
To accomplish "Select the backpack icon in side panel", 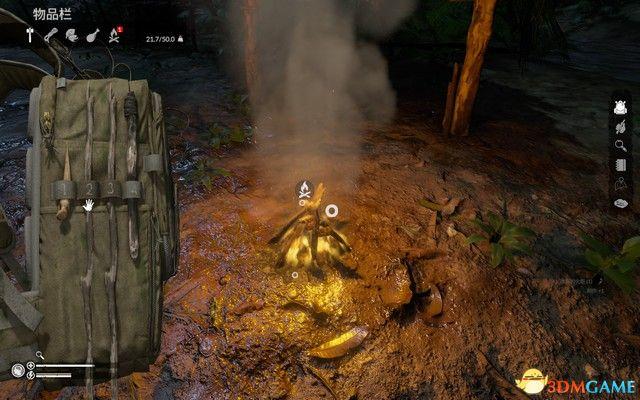I will point(620,107).
